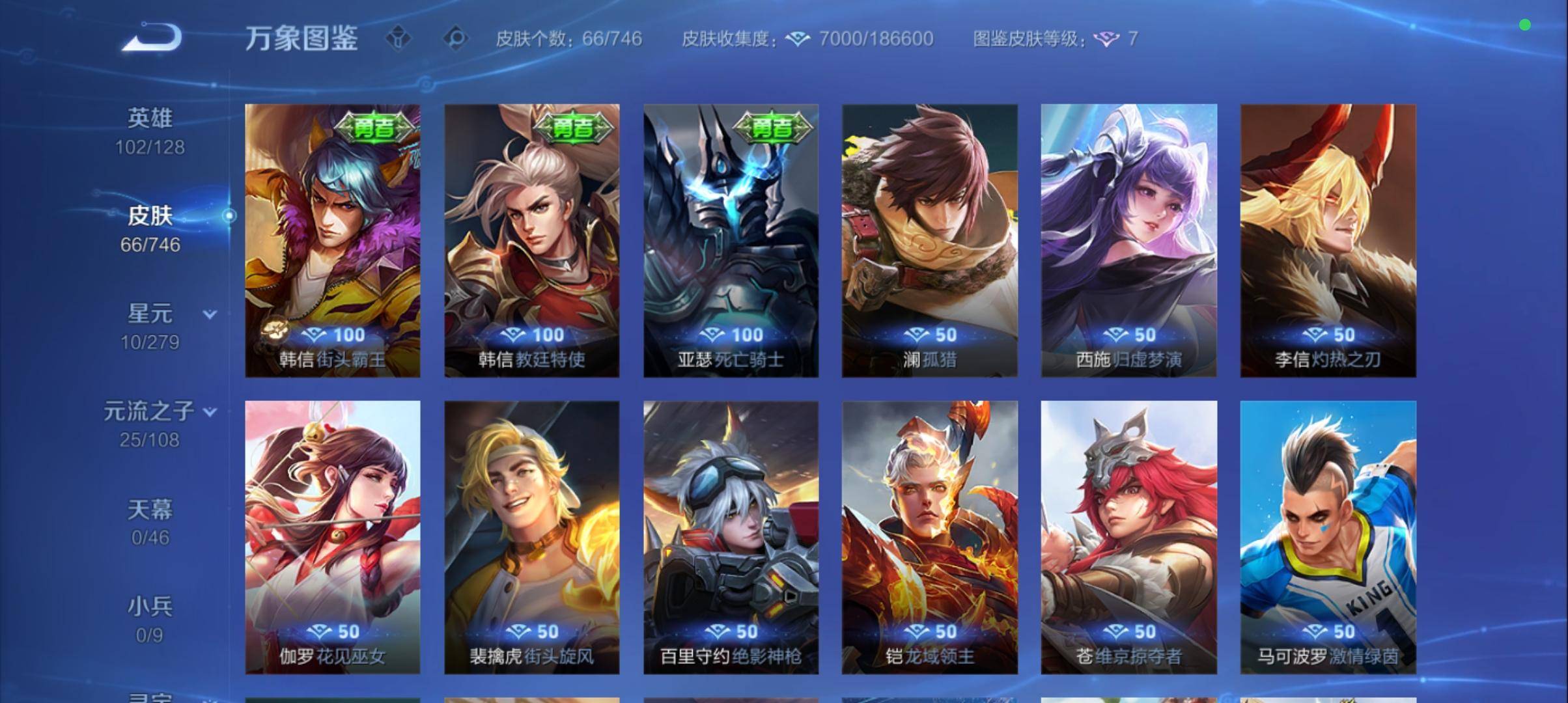Open the 小兵 category tab

[x=150, y=607]
